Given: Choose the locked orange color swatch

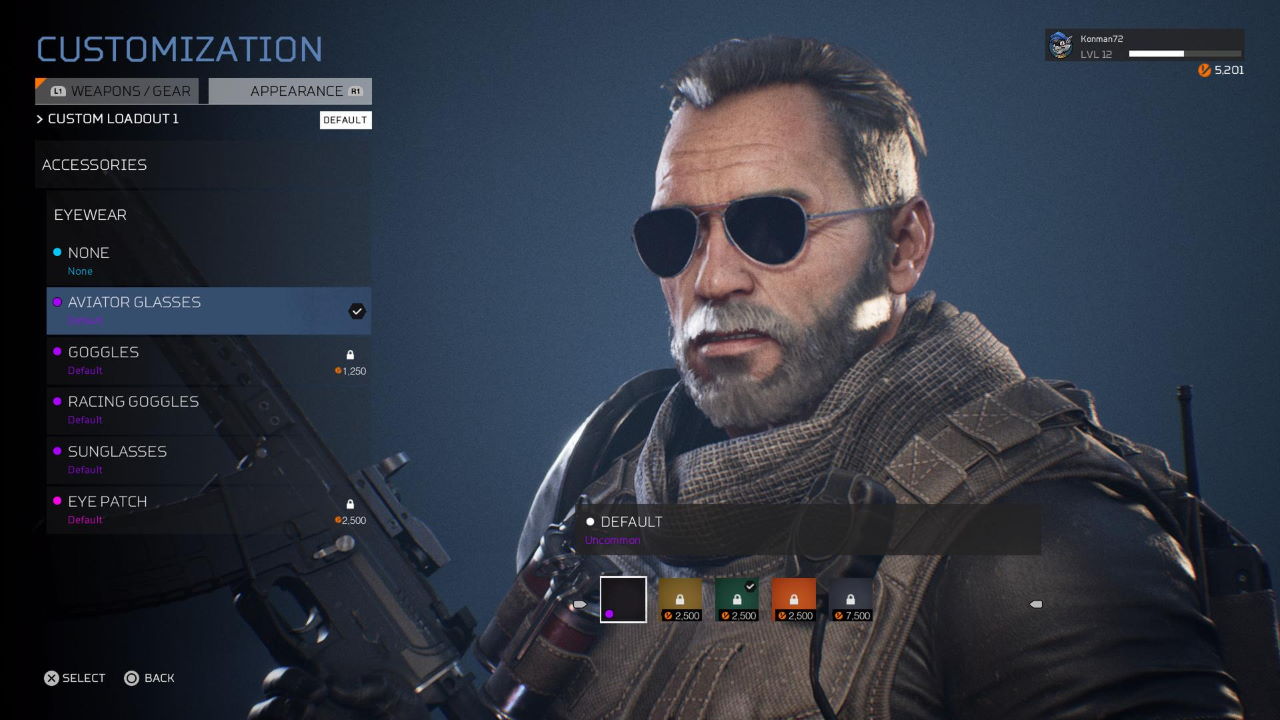Looking at the screenshot, I should 794,600.
